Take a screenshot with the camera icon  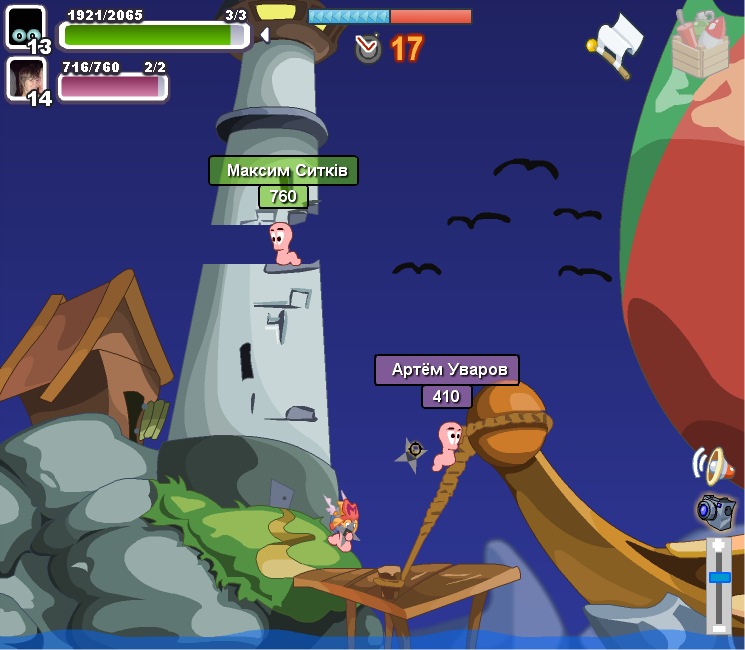(x=715, y=510)
